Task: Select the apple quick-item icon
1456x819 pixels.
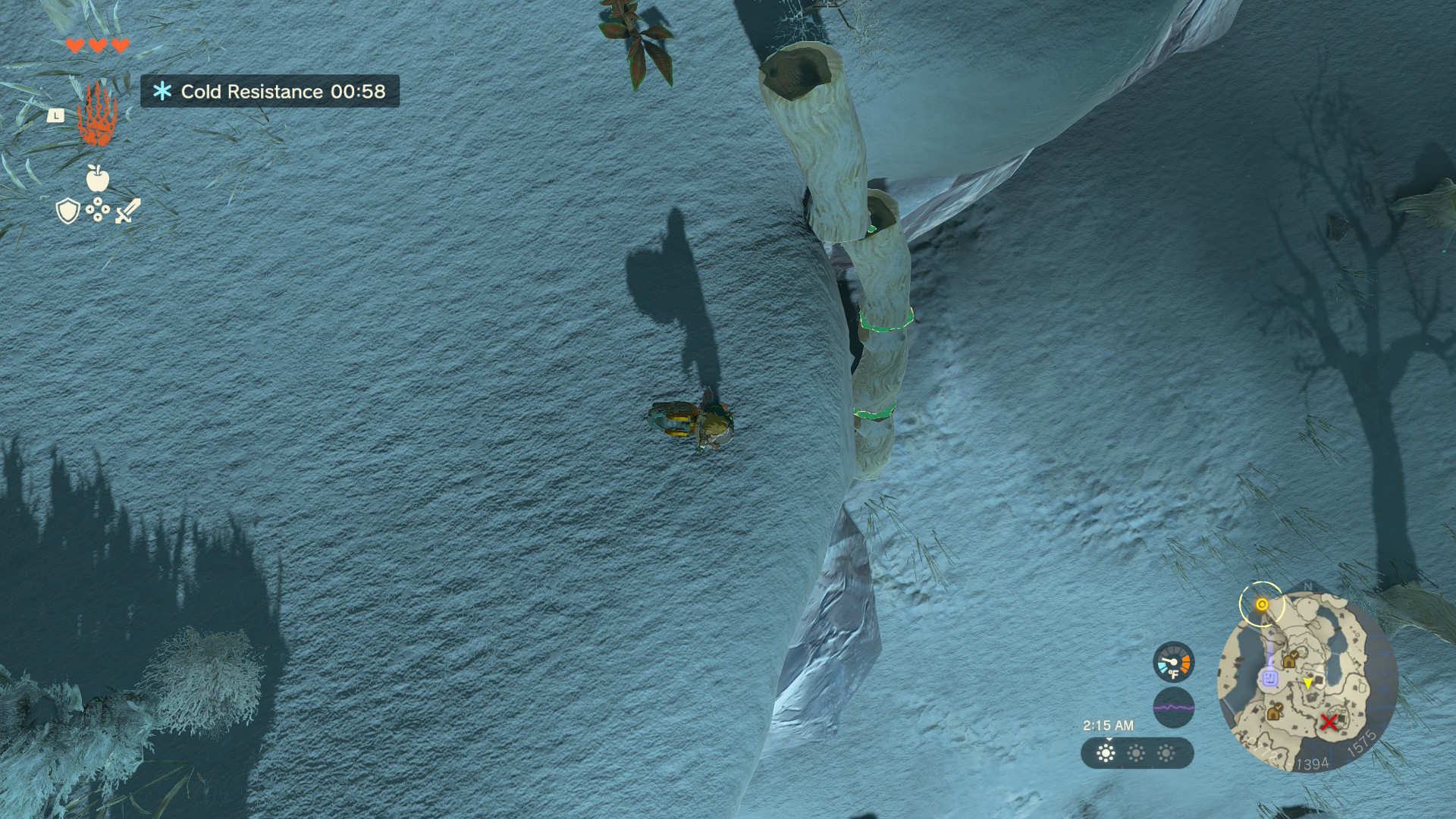Action: click(98, 179)
